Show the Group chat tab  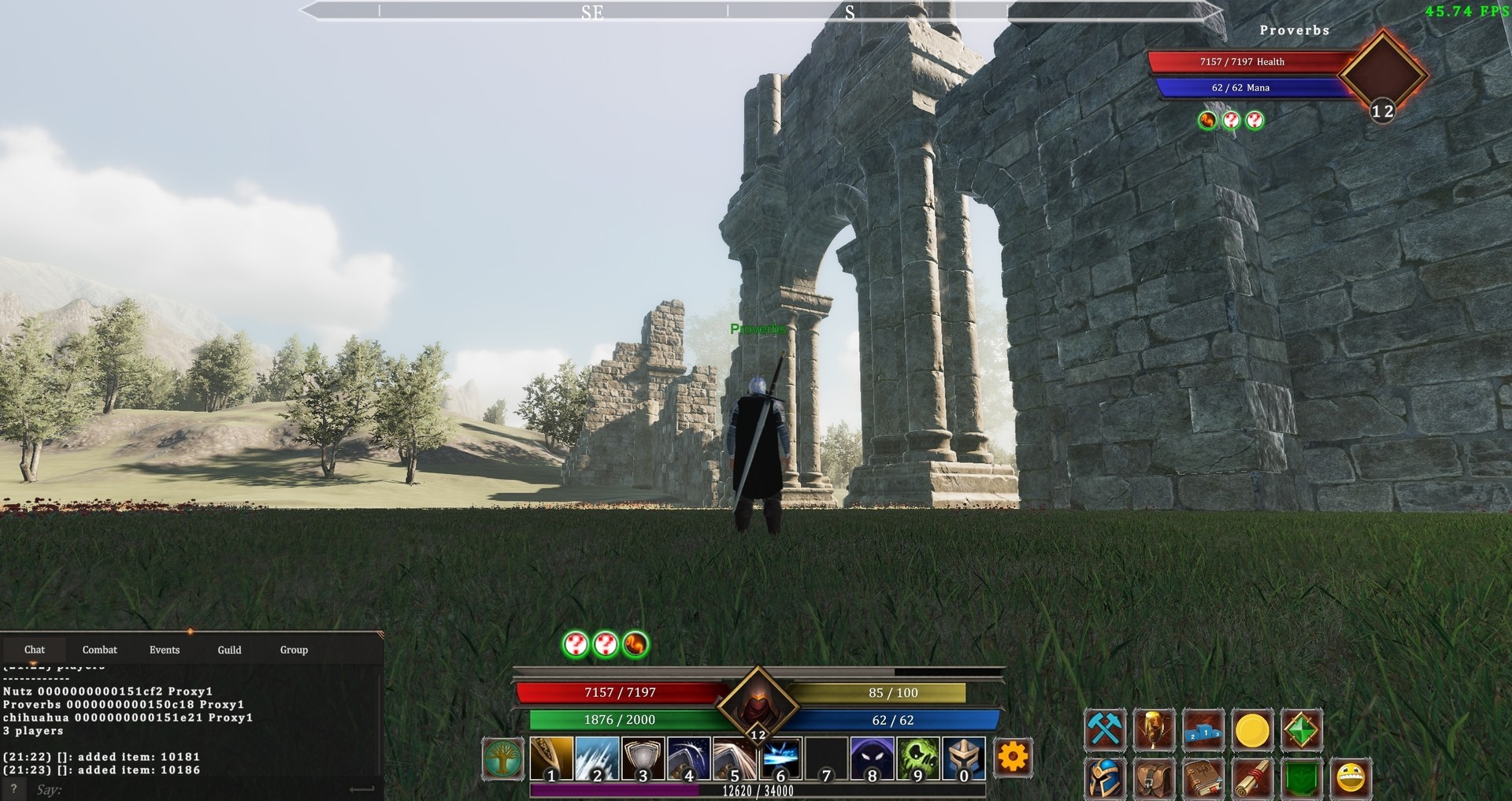(x=294, y=650)
